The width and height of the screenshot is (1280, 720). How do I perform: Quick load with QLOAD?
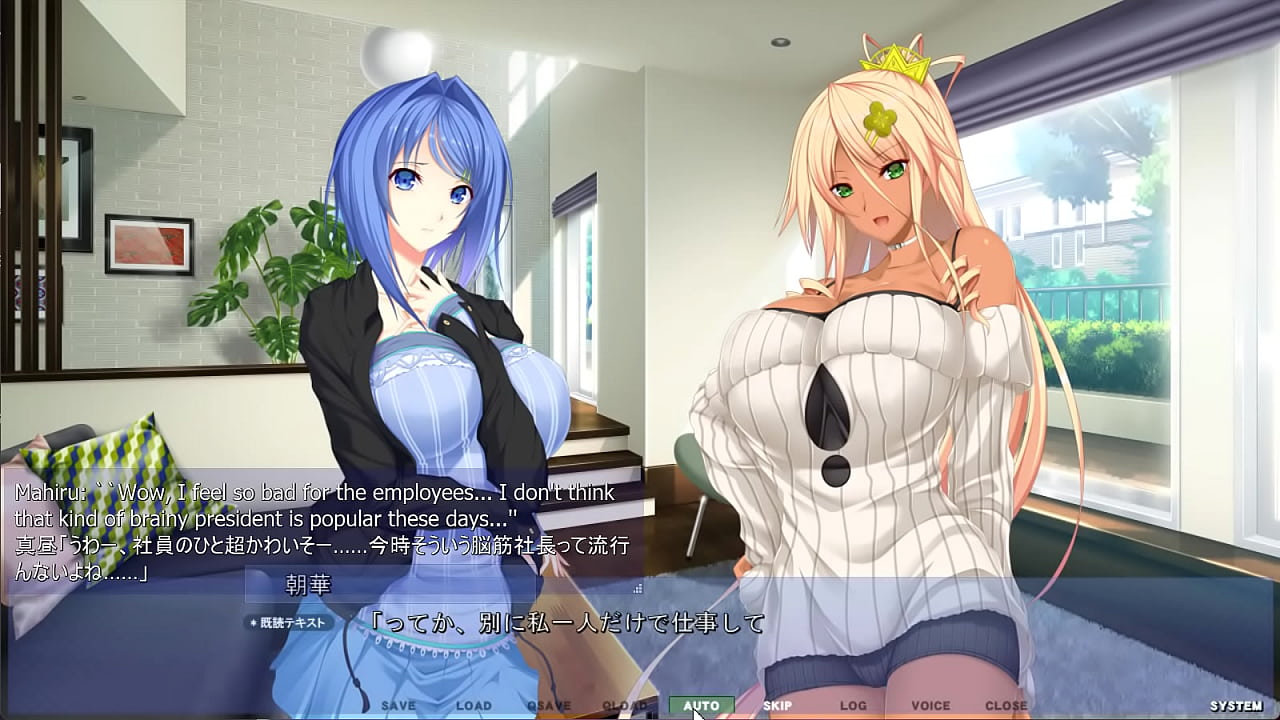tap(624, 705)
